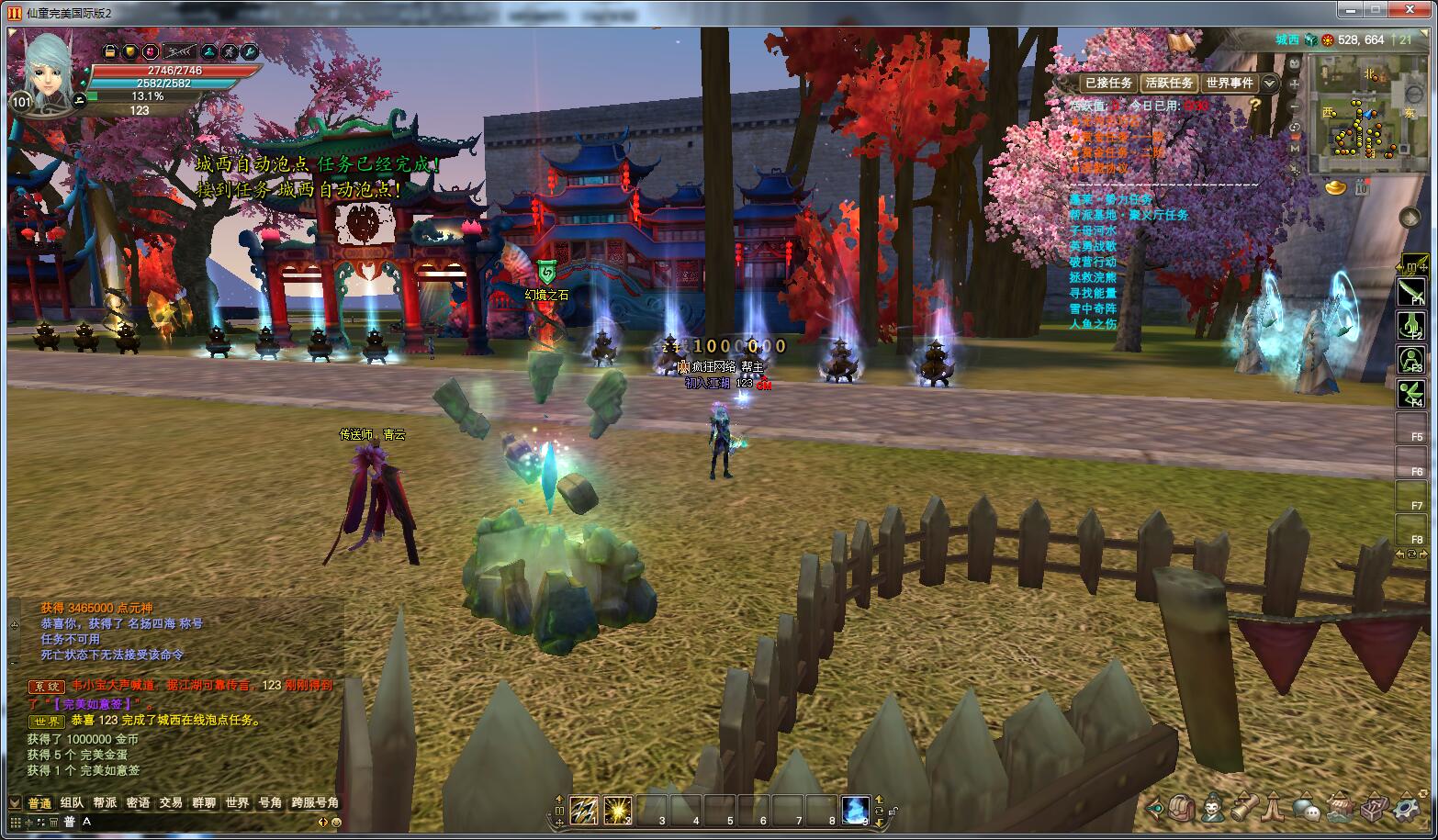Open the world map with the M button

[1295, 148]
